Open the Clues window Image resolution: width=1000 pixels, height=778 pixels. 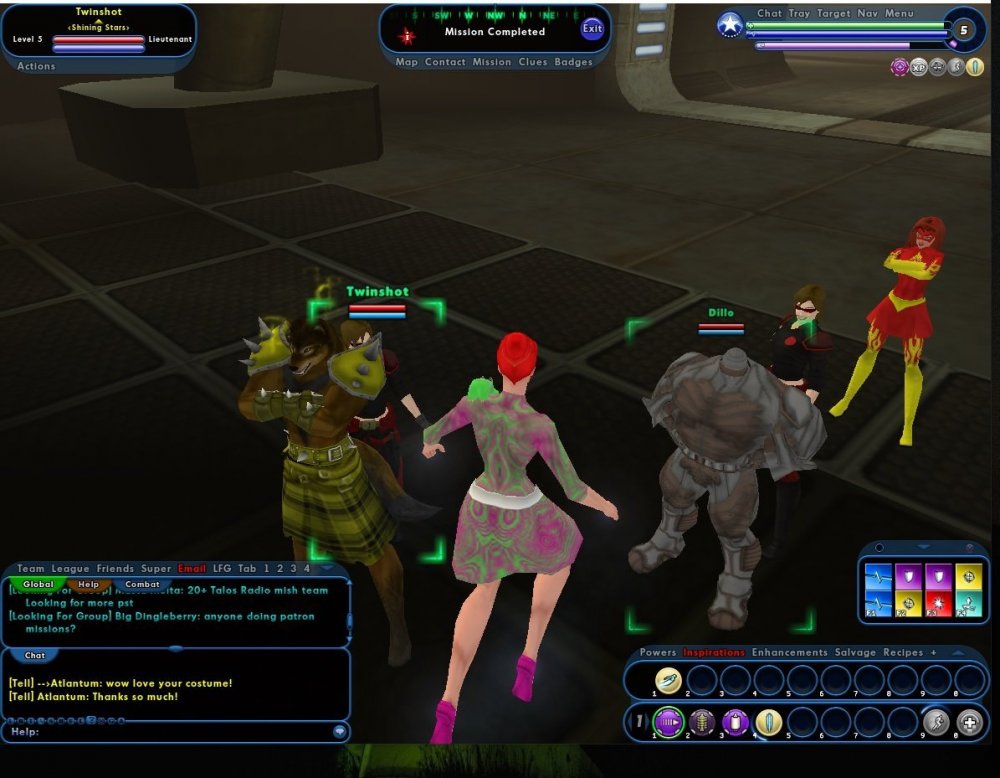pyautogui.click(x=532, y=62)
